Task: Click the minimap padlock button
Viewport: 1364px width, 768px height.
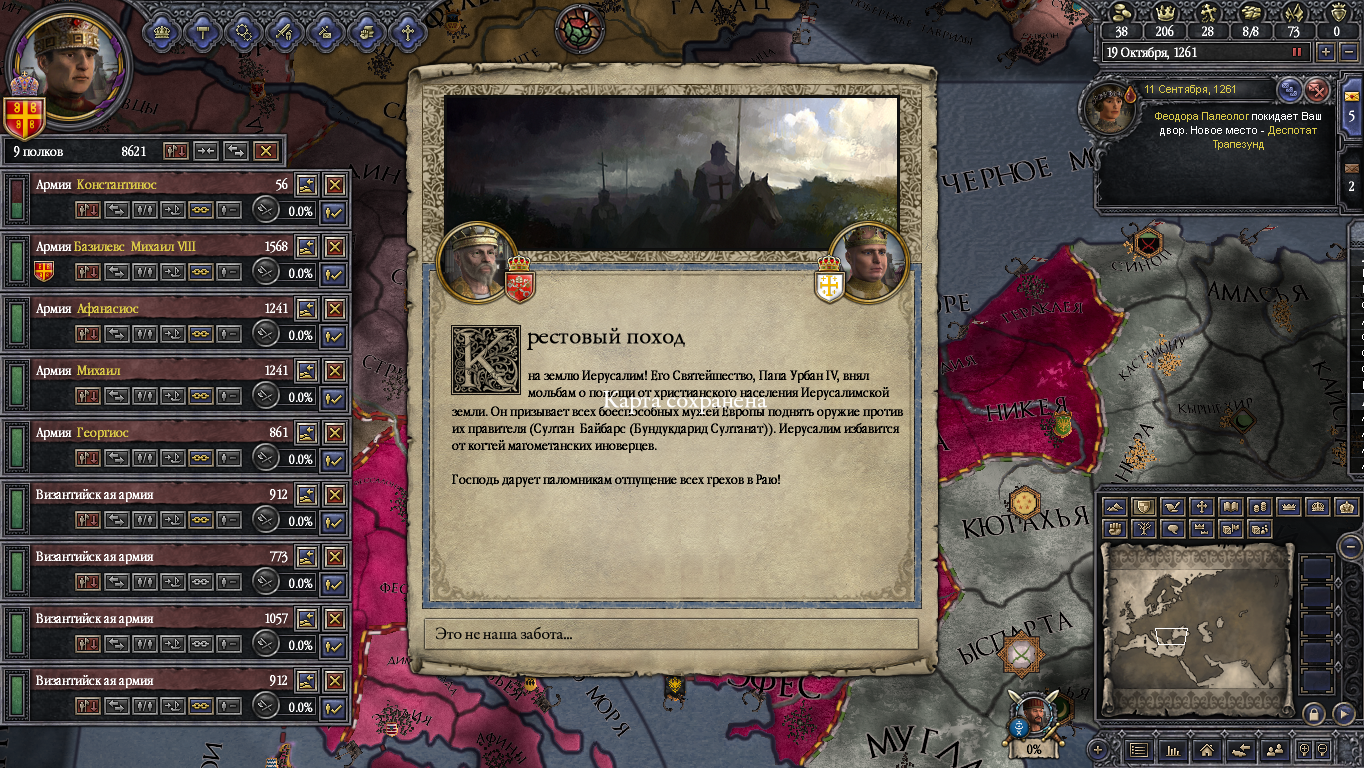Action: 1313,714
